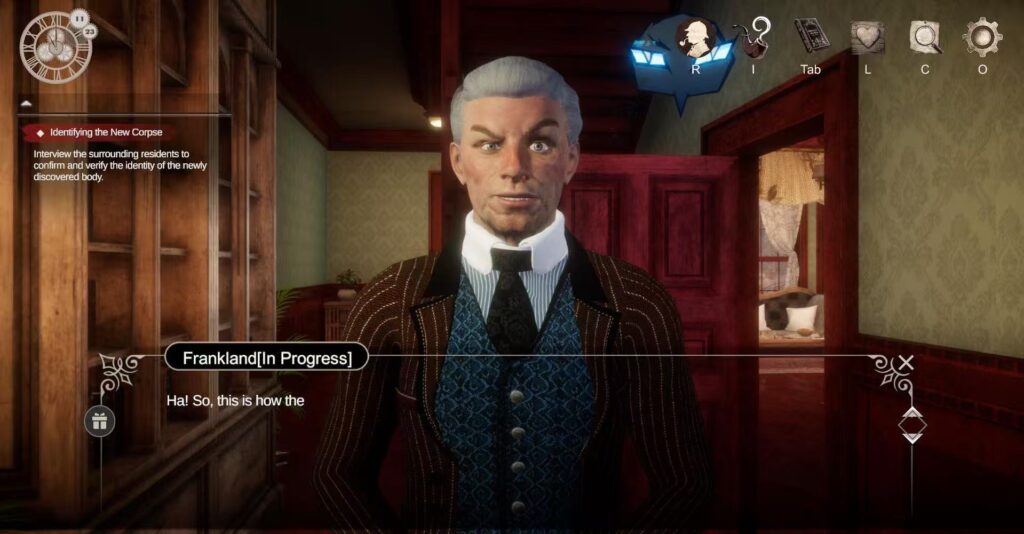
Task: Click the pipe and question mark icon
Action: point(753,38)
